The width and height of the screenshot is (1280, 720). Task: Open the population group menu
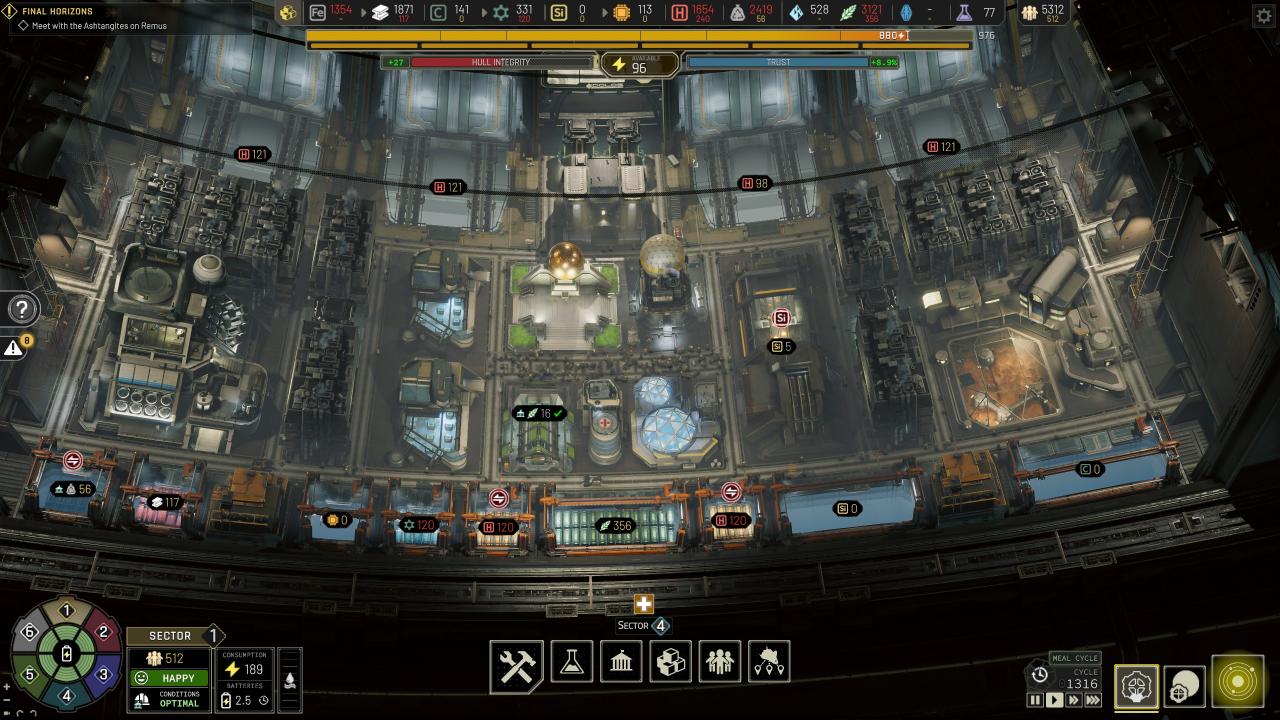[719, 662]
